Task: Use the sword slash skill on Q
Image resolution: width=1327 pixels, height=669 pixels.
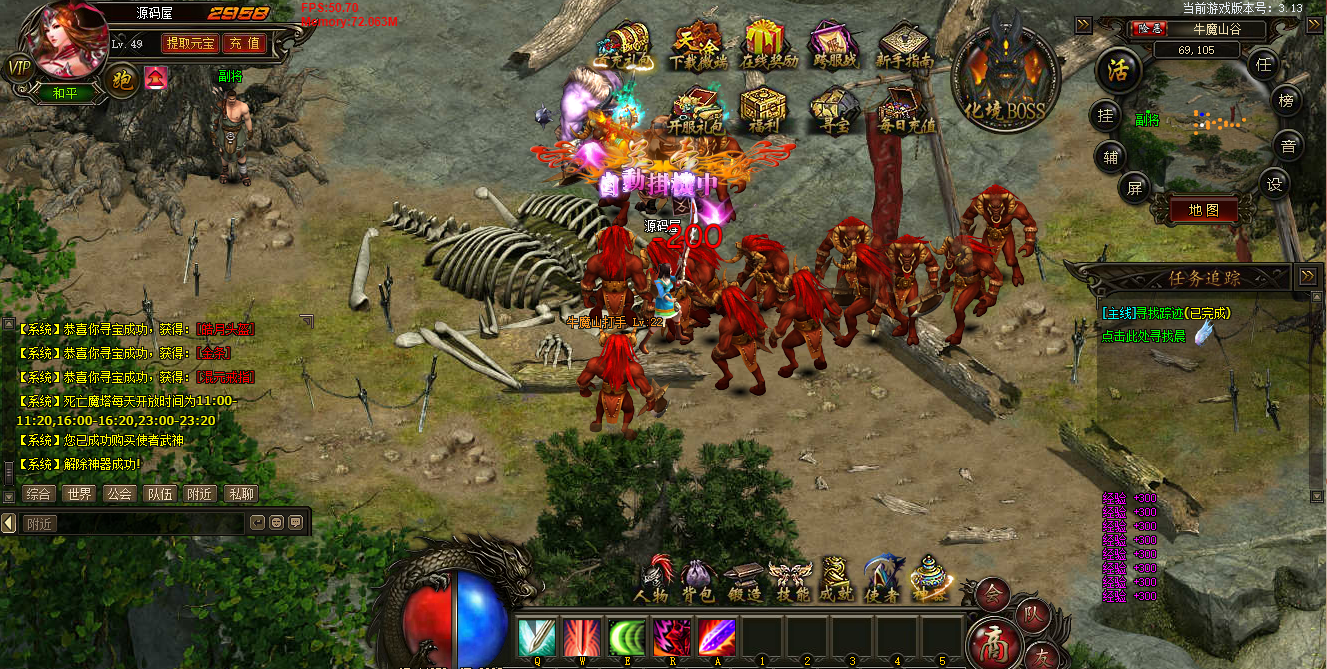Action: click(x=537, y=637)
